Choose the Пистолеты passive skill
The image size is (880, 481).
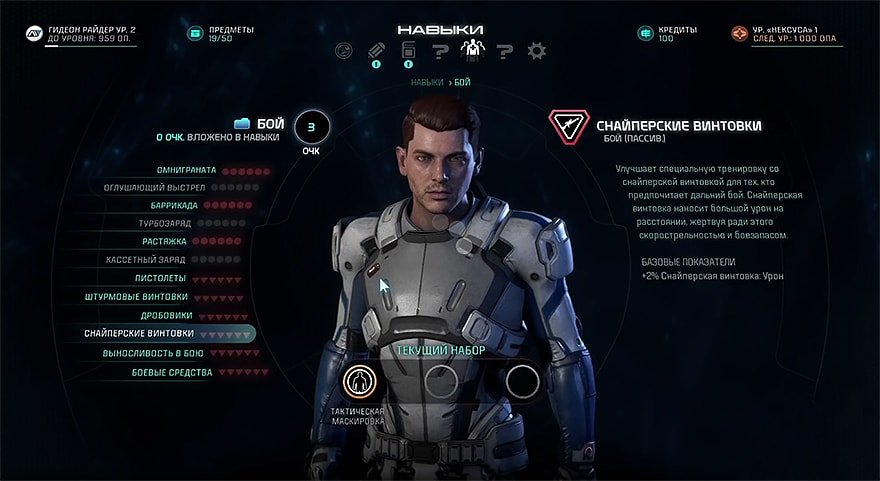click(160, 278)
